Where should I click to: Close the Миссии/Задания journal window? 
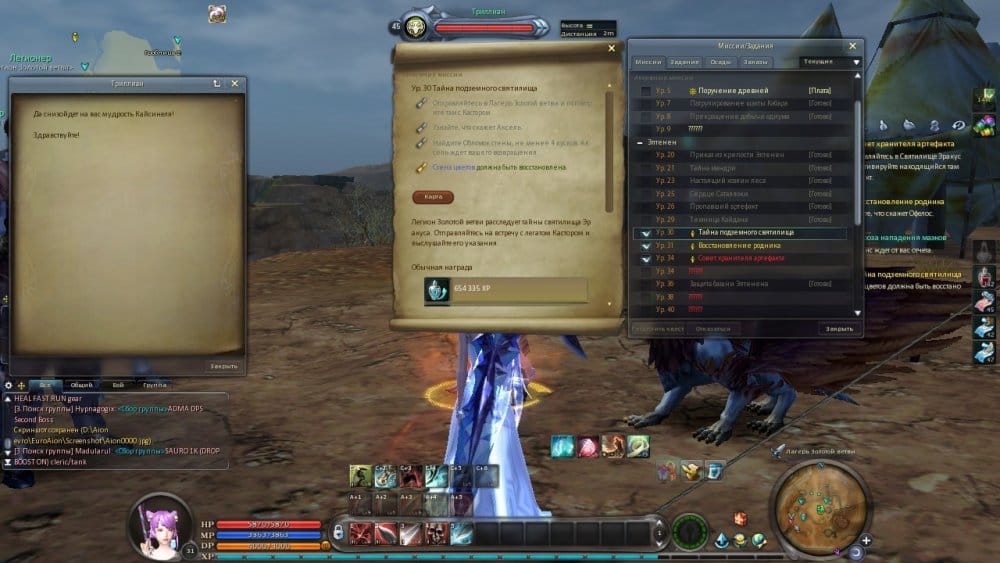pos(852,46)
